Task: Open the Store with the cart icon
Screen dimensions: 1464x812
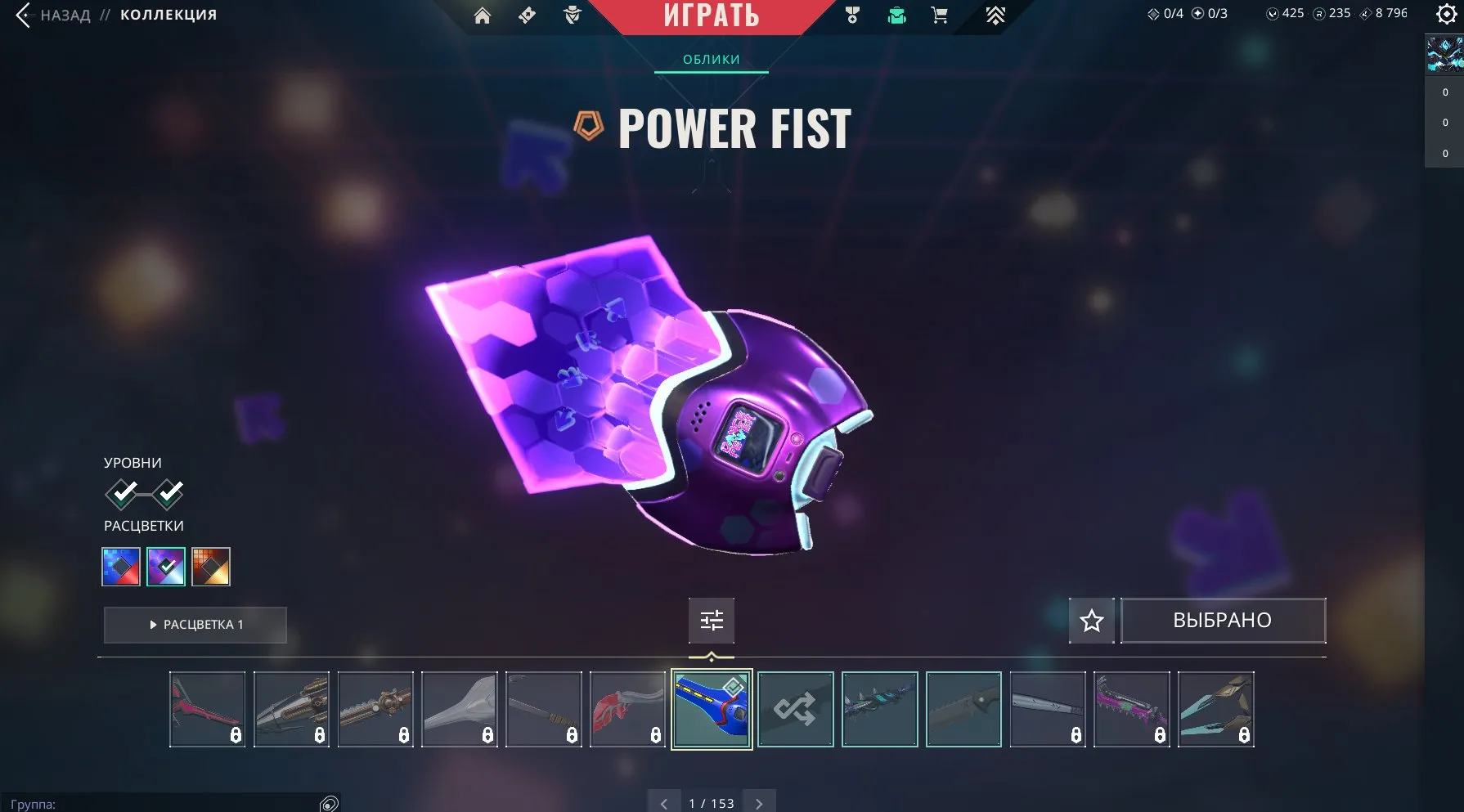Action: [x=939, y=14]
